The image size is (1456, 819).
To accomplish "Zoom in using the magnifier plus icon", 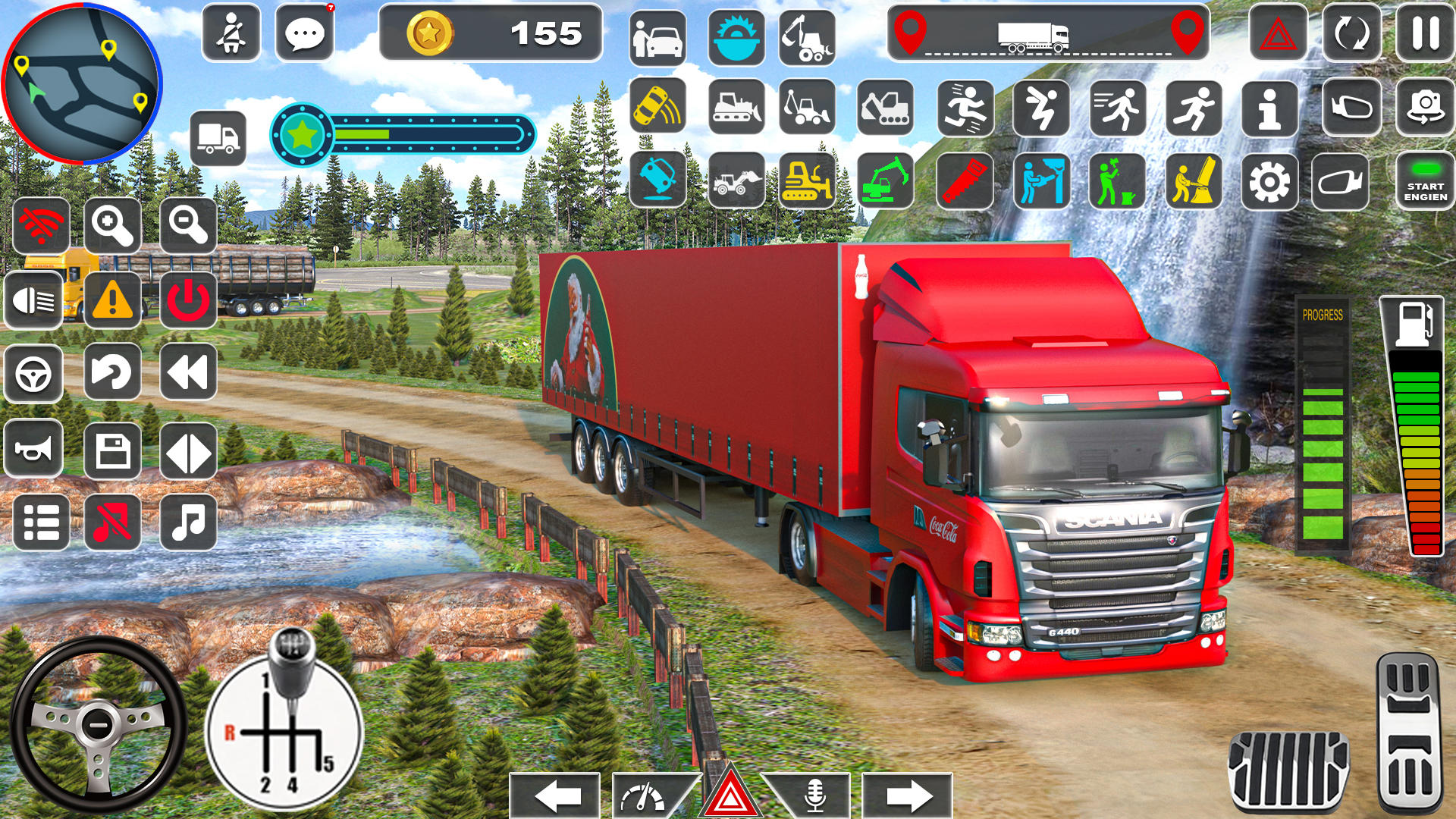I will (x=112, y=226).
